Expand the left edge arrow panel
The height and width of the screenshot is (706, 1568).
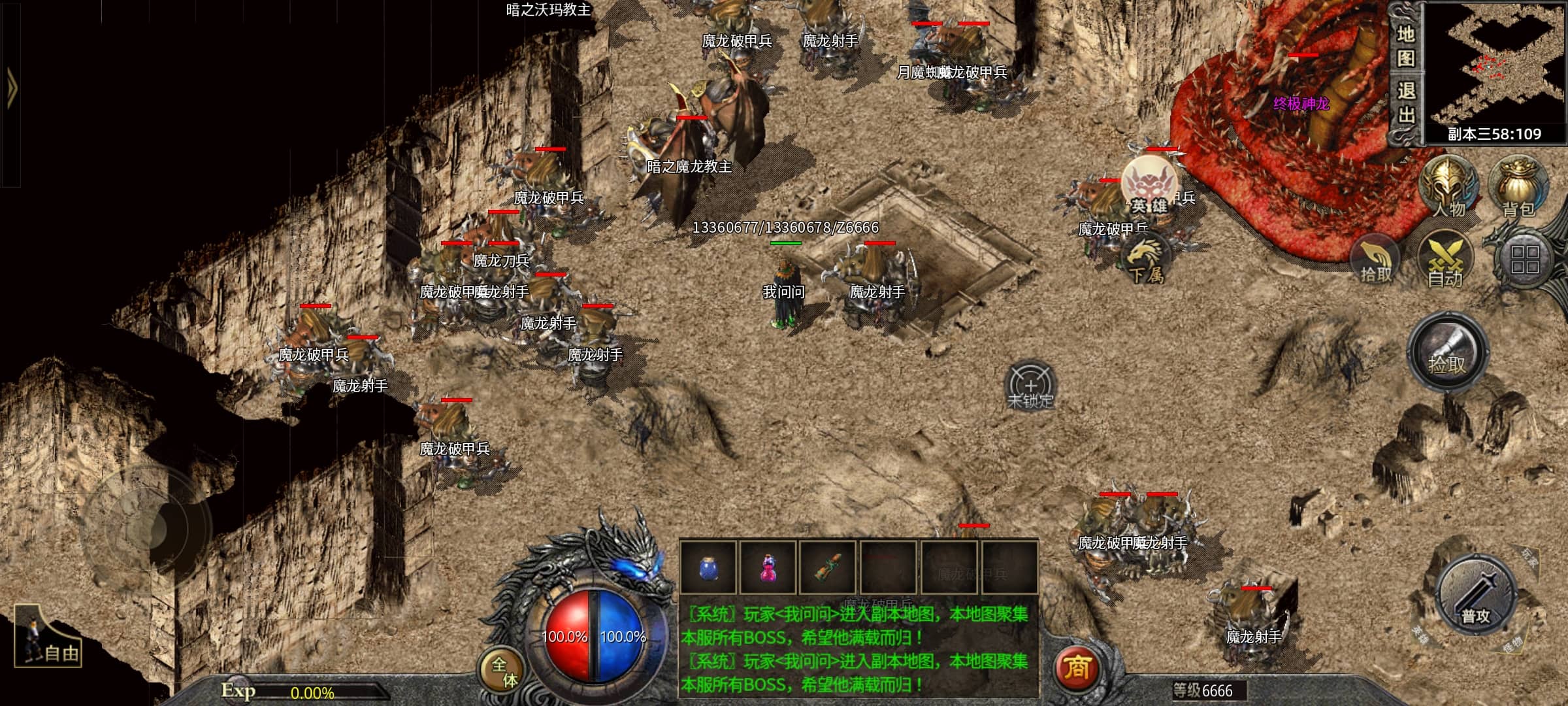(11, 88)
